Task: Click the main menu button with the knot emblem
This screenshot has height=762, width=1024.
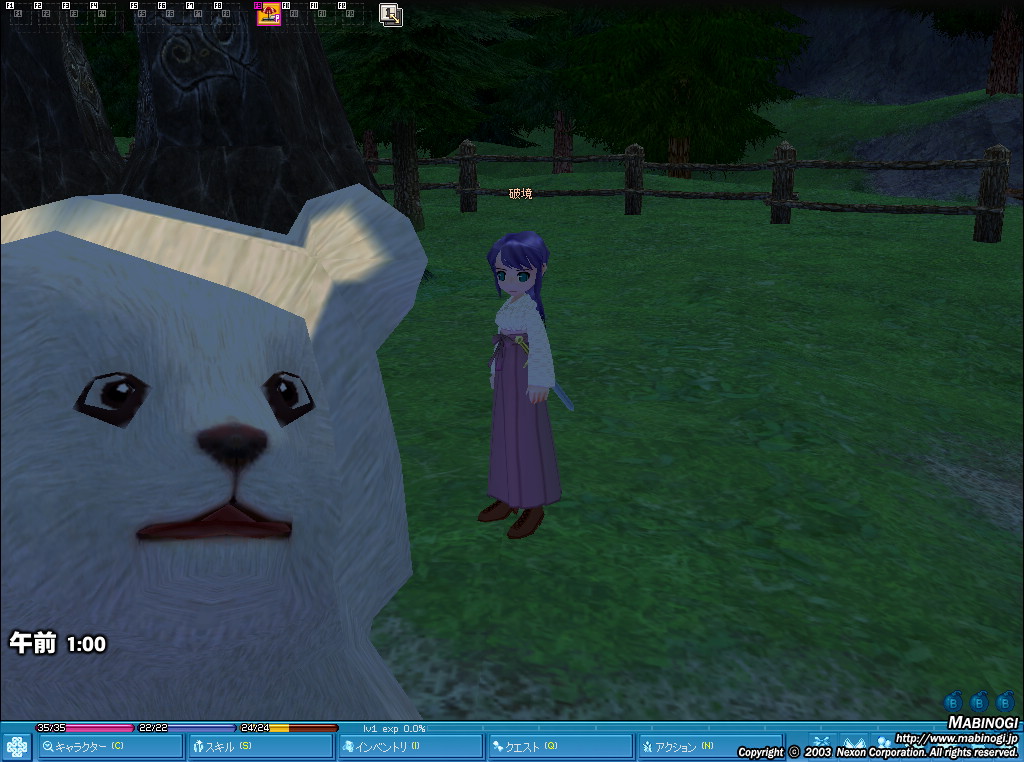Action: click(x=17, y=746)
